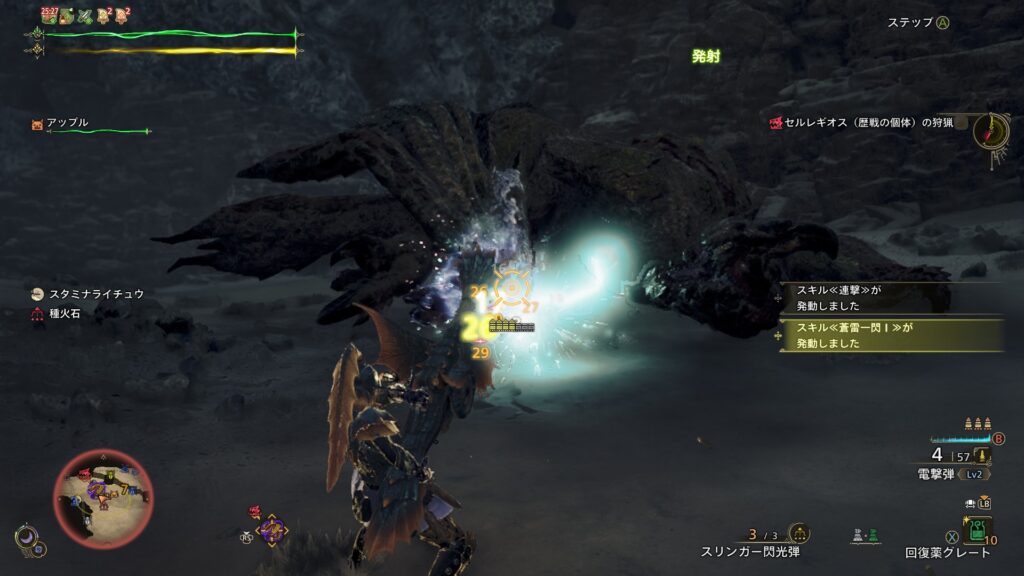
Task: Click the 連撃 skill activation notice
Action: (x=890, y=298)
